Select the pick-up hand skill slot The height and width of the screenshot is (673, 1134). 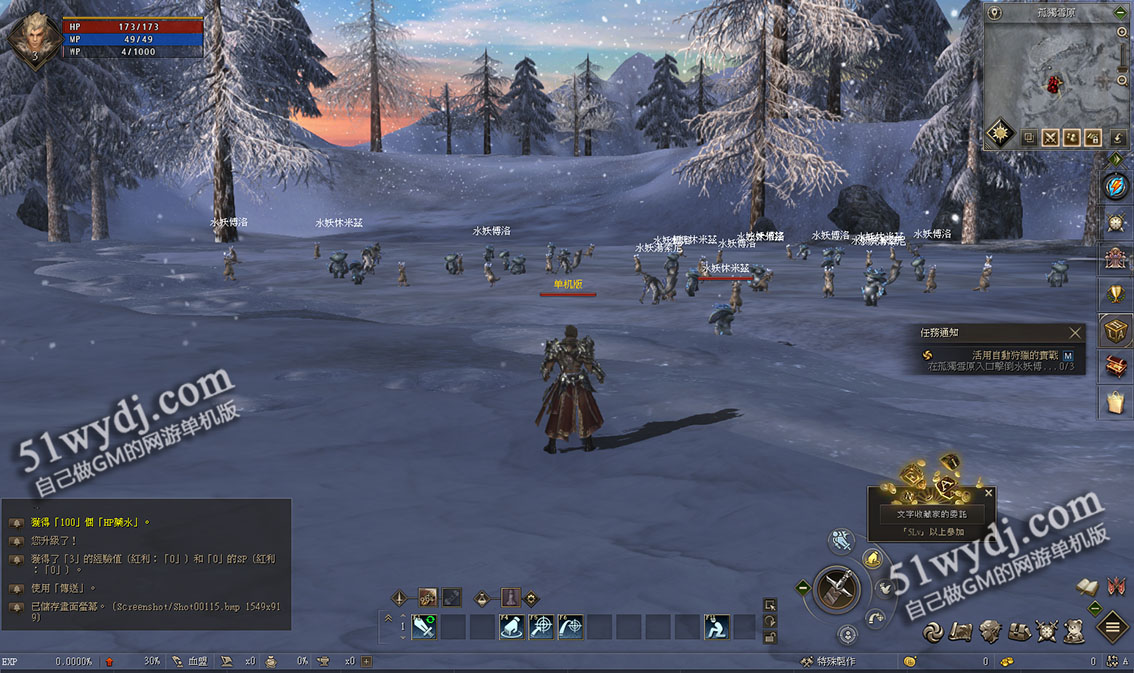[x=512, y=627]
